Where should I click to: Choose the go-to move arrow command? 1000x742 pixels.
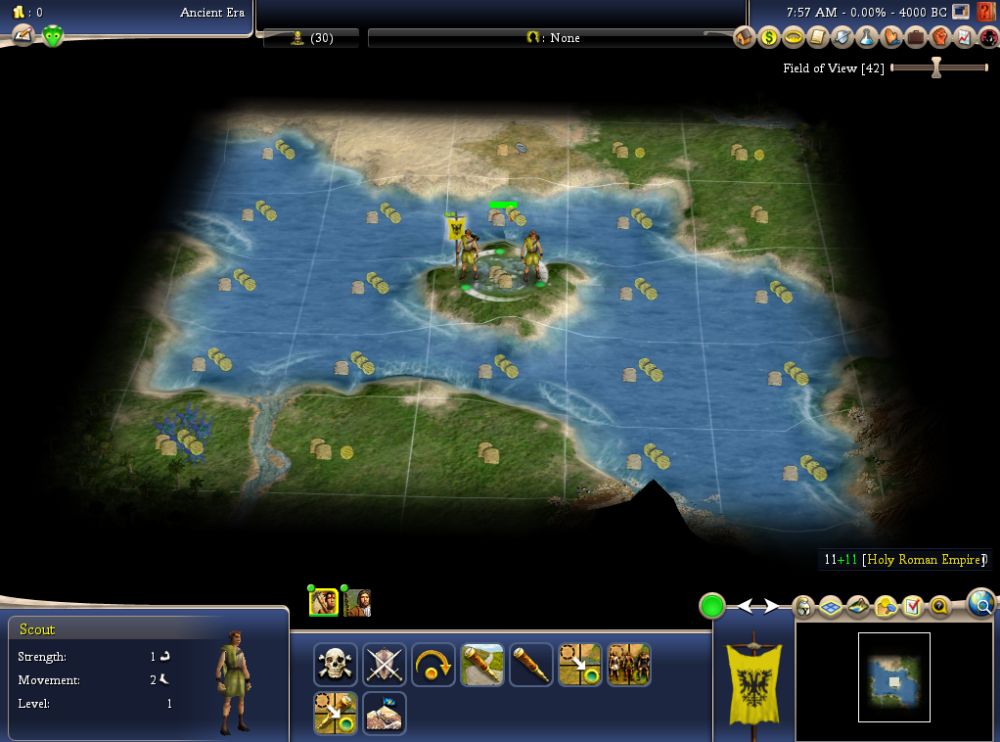coord(580,665)
